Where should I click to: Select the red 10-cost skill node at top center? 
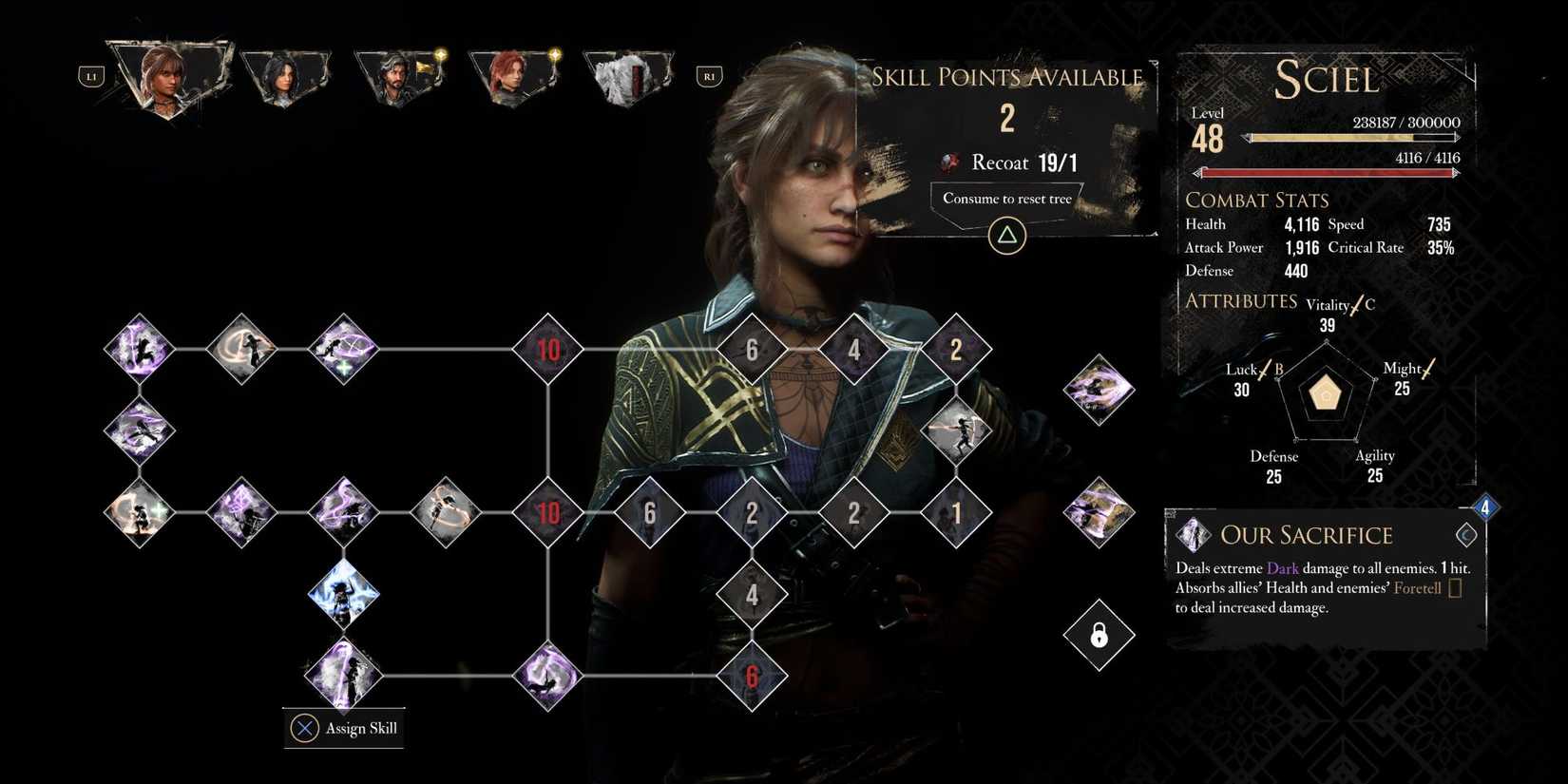coord(547,350)
